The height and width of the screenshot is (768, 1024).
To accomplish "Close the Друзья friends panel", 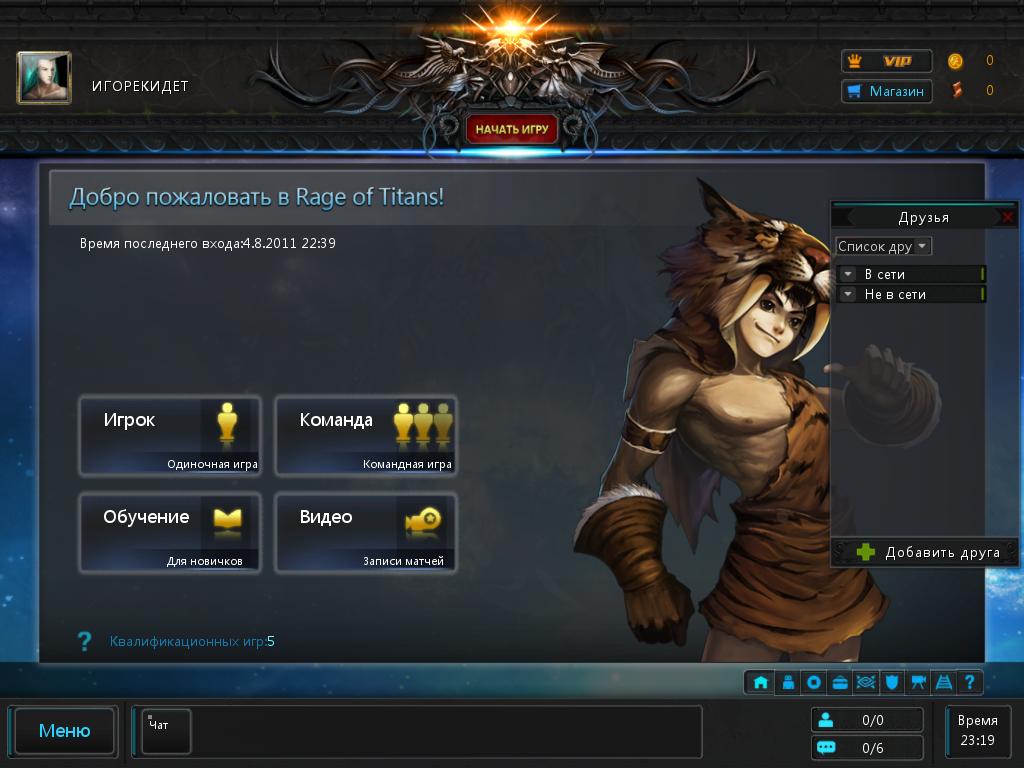I will tap(1007, 217).
